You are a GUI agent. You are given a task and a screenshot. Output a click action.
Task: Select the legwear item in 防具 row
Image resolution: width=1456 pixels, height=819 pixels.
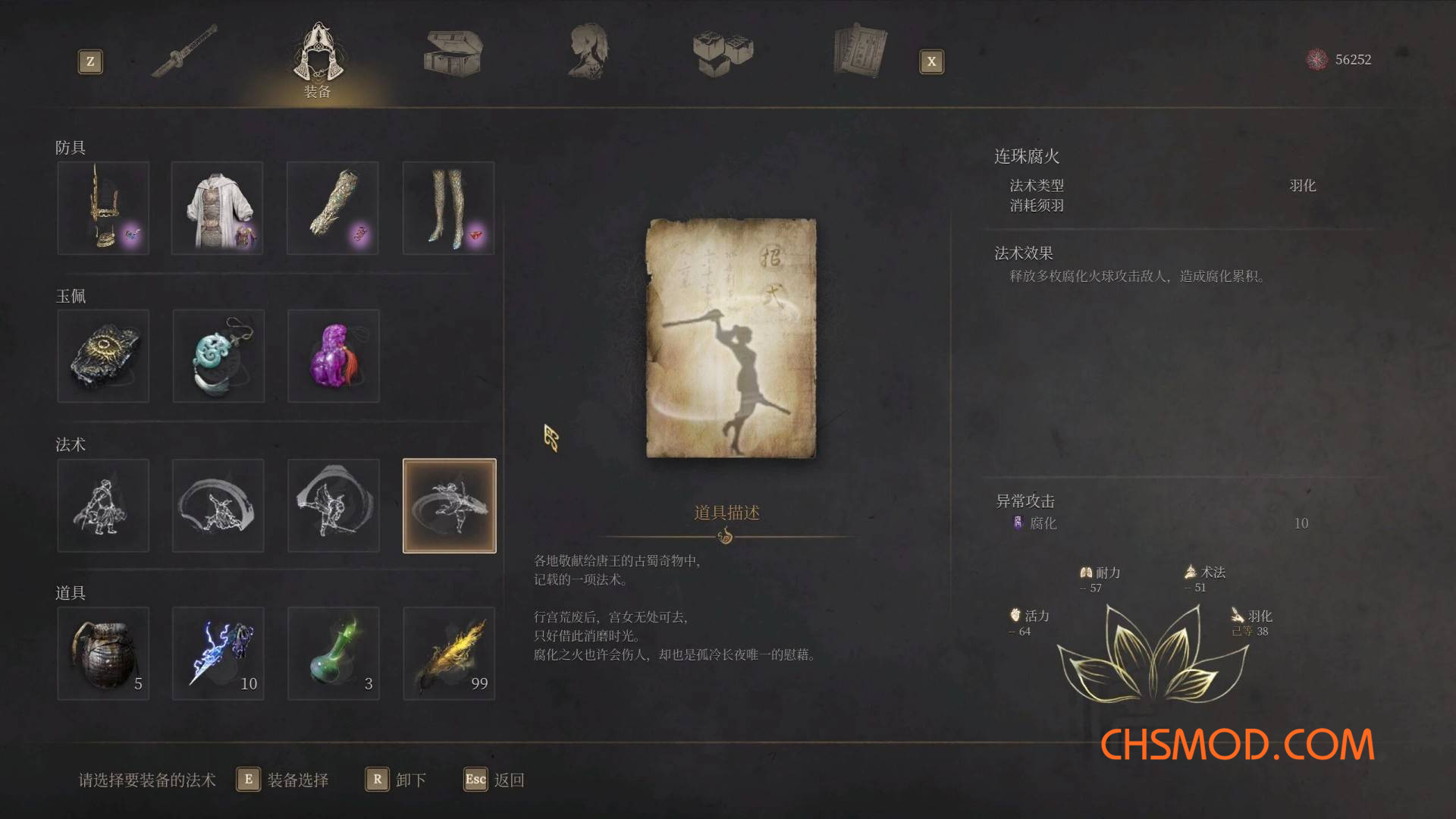[x=448, y=208]
